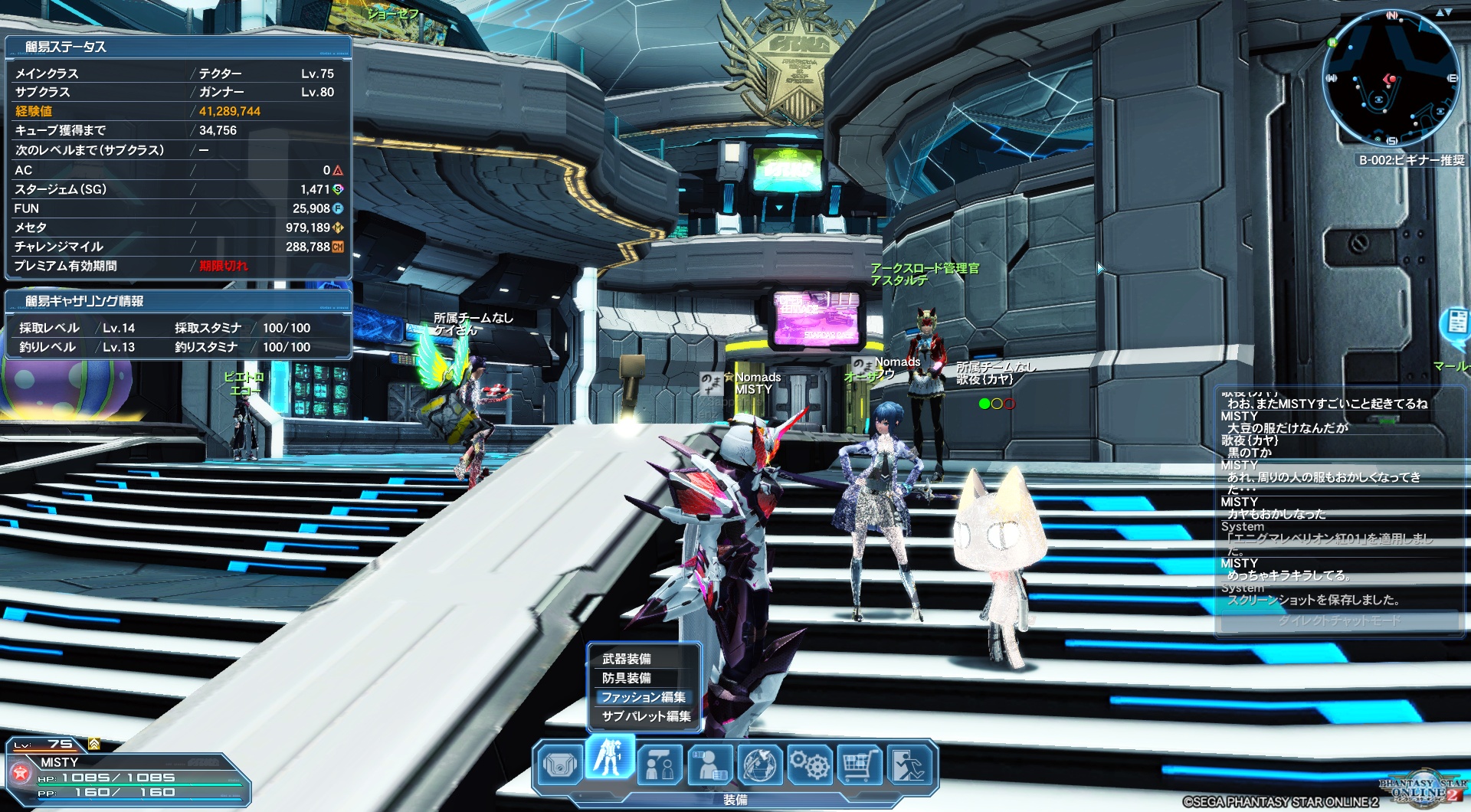
Task: Click the circular radar minimap
Action: [1391, 79]
